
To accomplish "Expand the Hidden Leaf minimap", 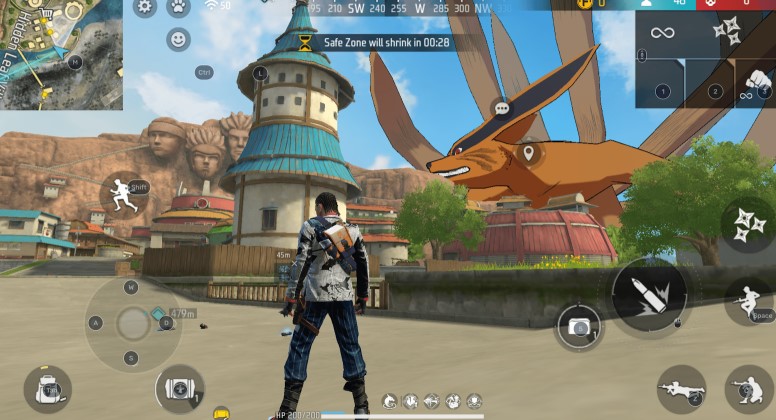I will (60, 54).
